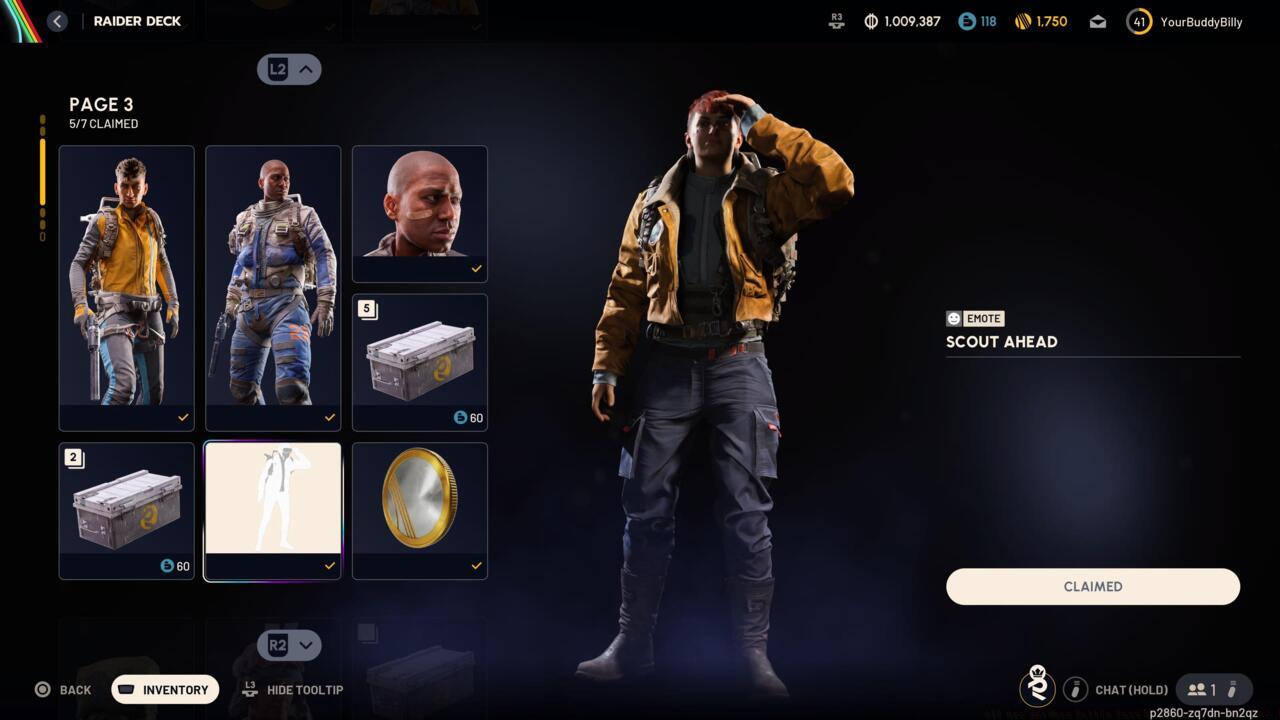This screenshot has height=720, width=1280.
Task: Click the yellow page progress bar on left
Action: point(42,170)
